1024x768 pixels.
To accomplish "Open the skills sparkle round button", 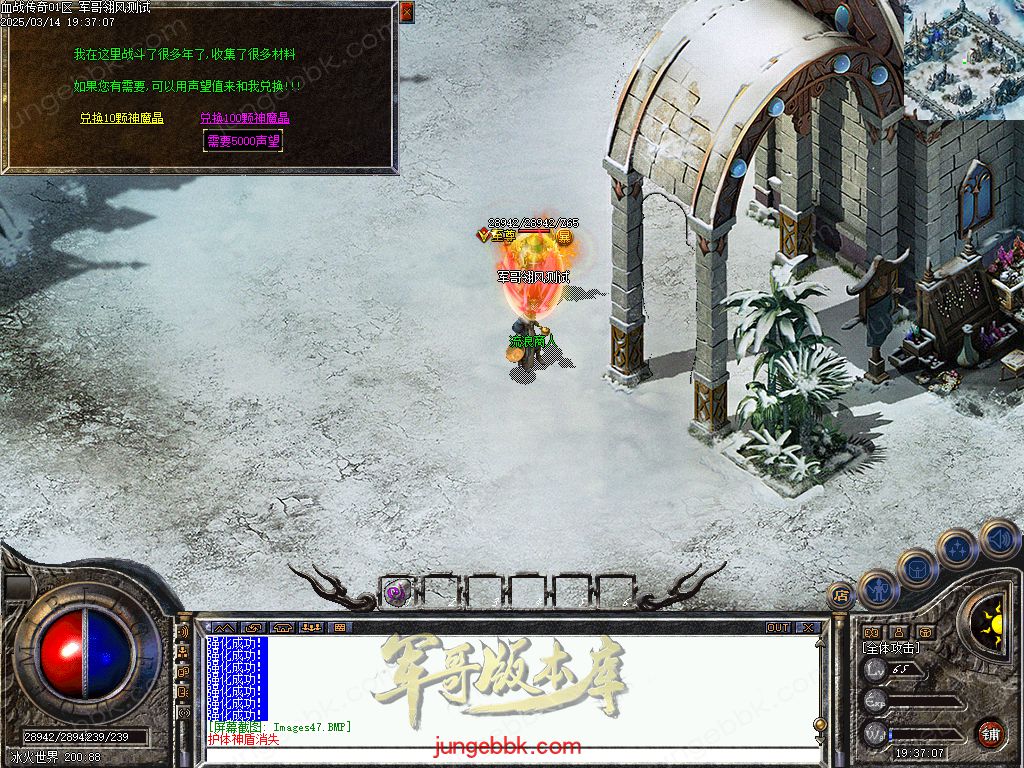I will click(957, 549).
